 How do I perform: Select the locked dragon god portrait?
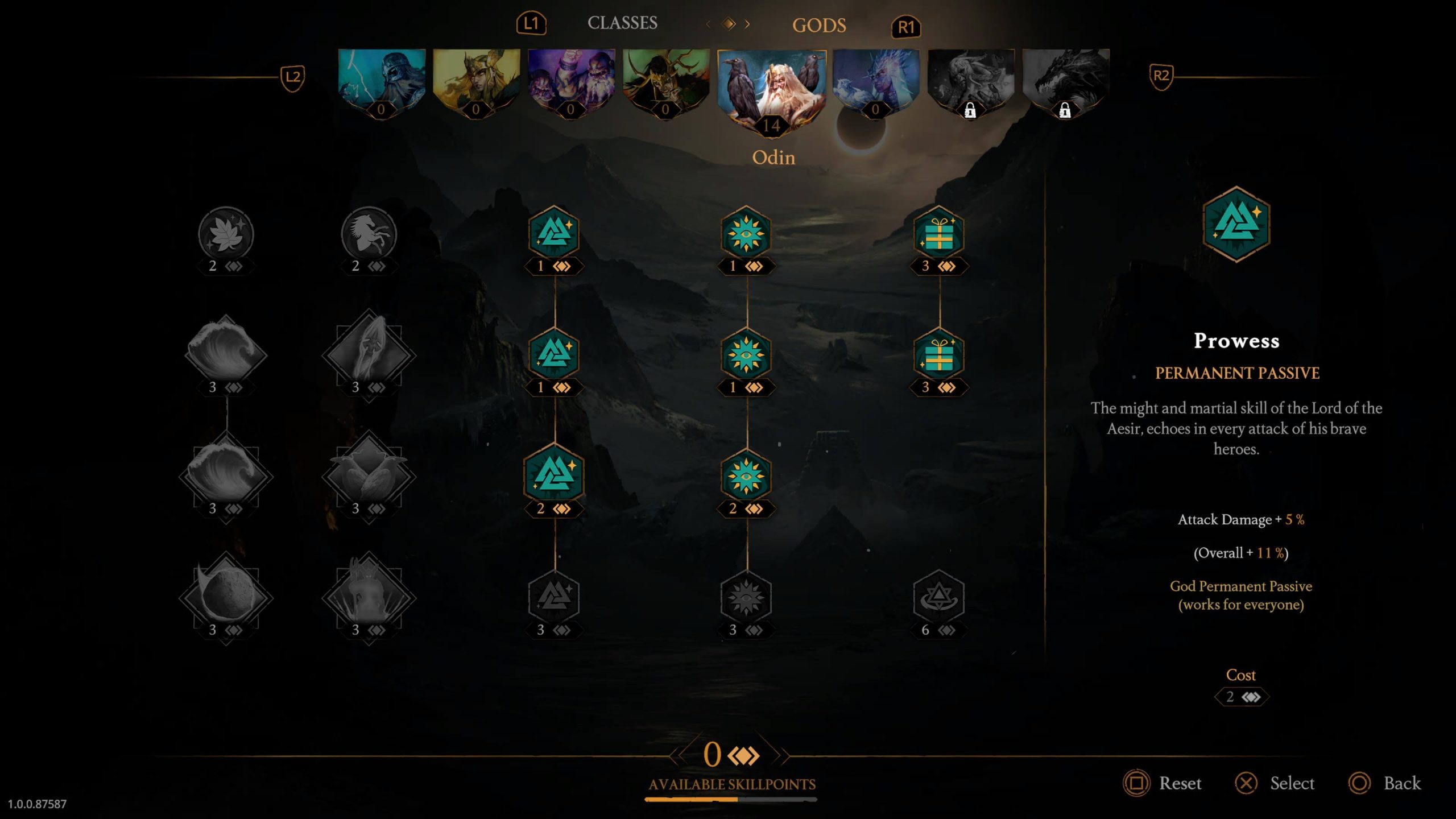click(1065, 81)
